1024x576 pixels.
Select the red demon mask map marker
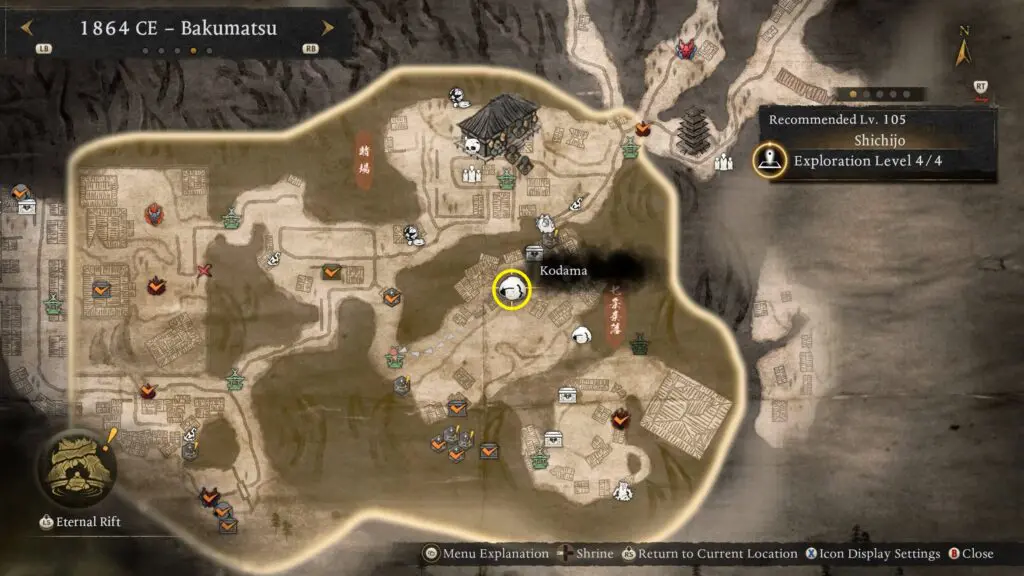[x=684, y=48]
